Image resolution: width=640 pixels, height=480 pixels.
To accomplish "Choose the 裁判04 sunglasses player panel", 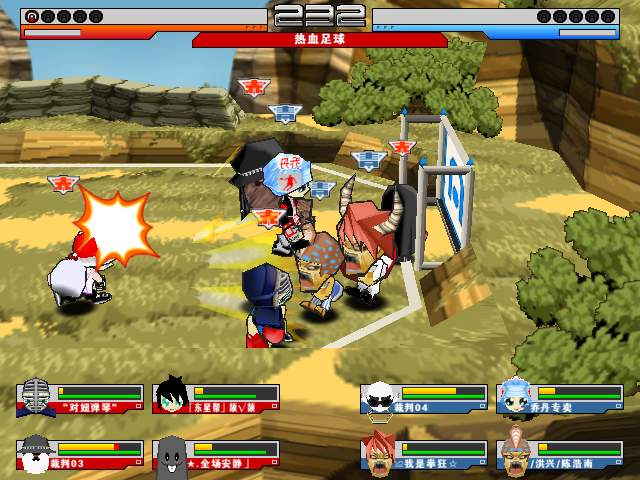I will point(422,399).
